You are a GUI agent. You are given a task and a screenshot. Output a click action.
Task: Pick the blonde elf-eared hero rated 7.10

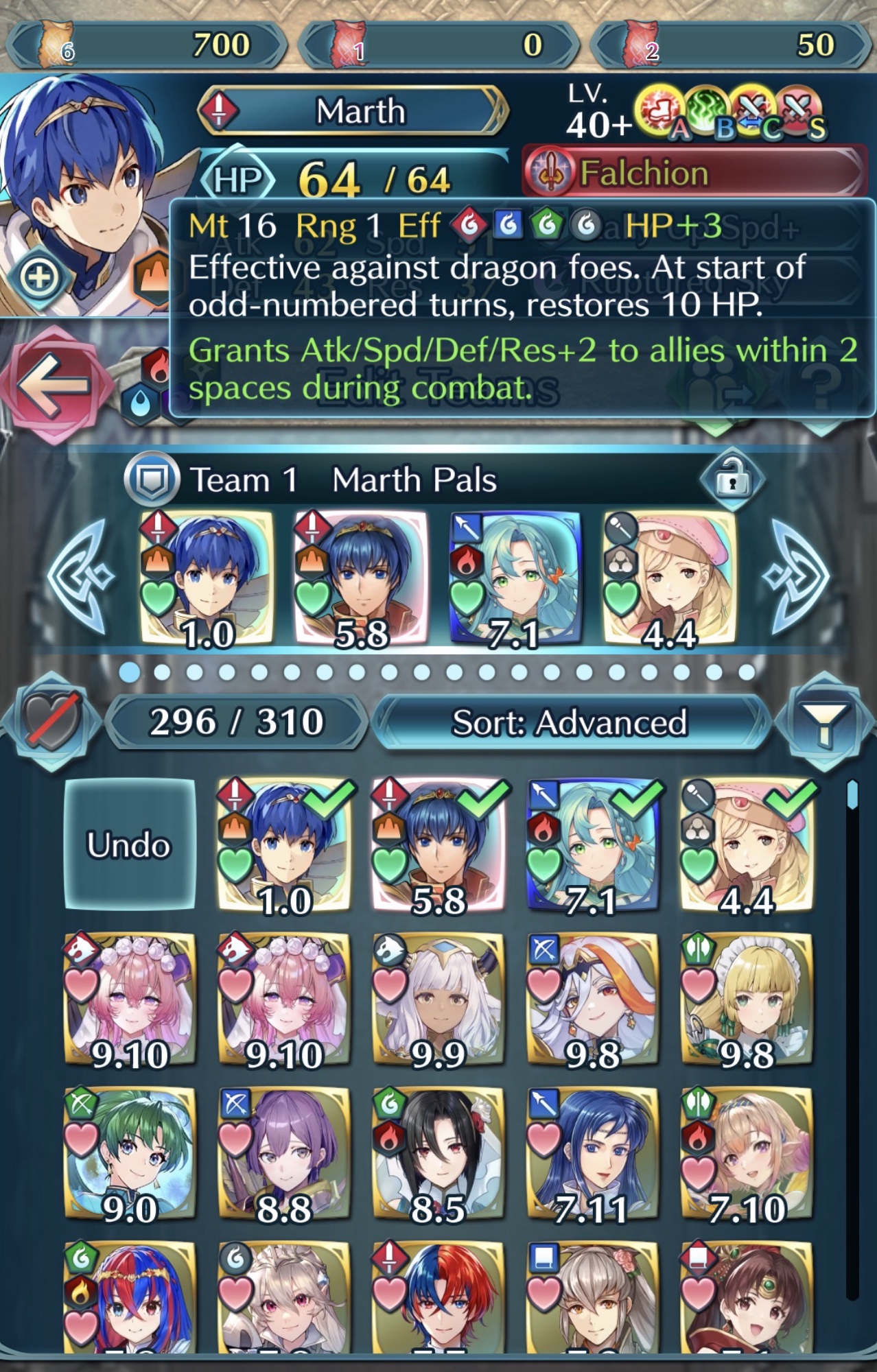[x=747, y=1154]
